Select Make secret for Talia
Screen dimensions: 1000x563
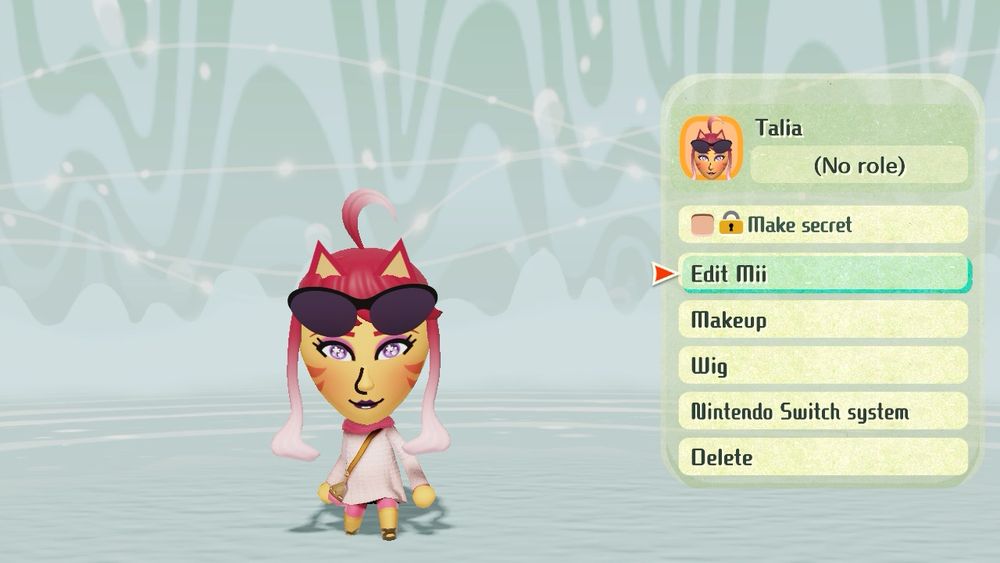pyautogui.click(x=823, y=225)
